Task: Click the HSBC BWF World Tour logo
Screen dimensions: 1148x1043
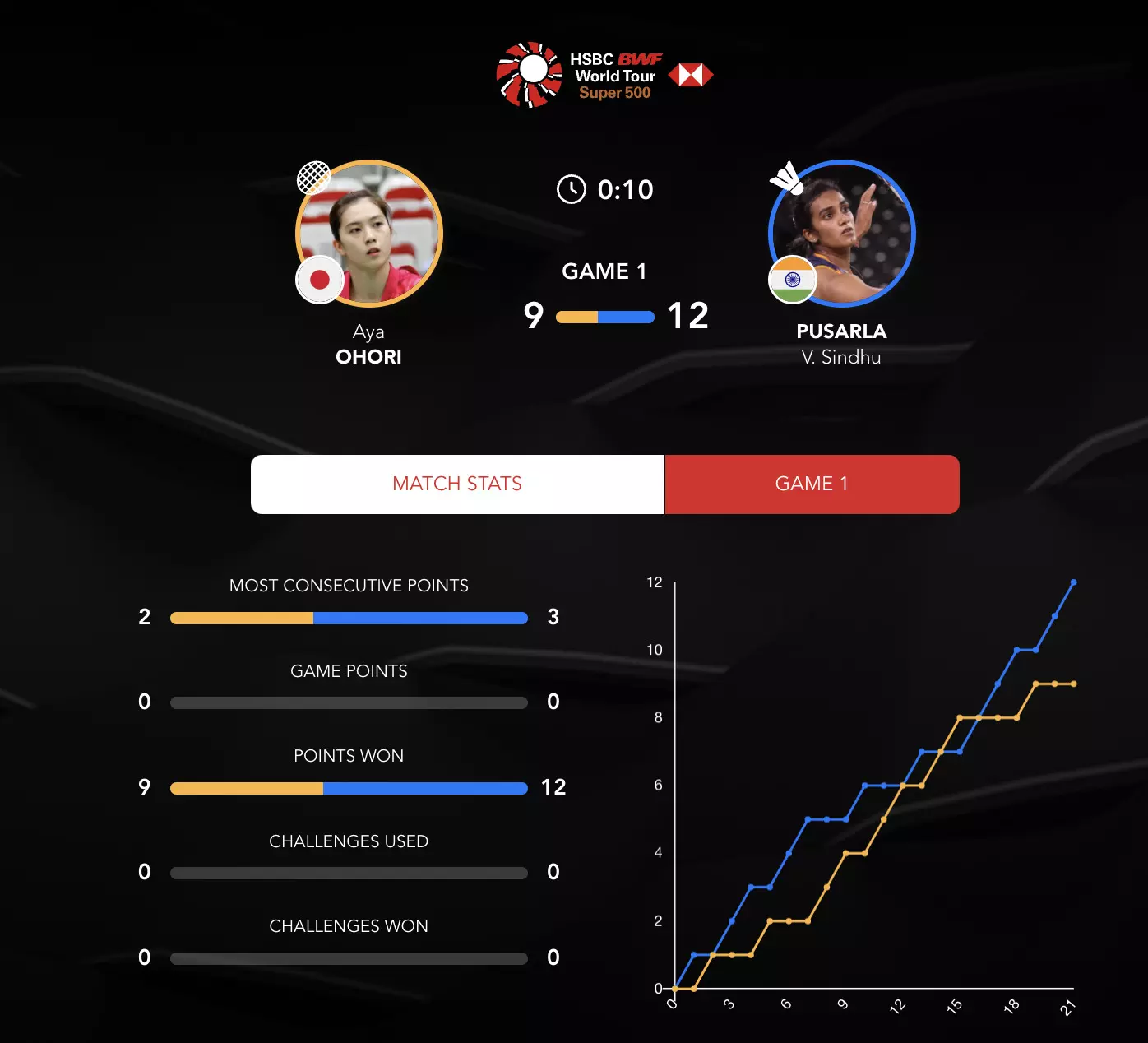Action: click(x=604, y=75)
